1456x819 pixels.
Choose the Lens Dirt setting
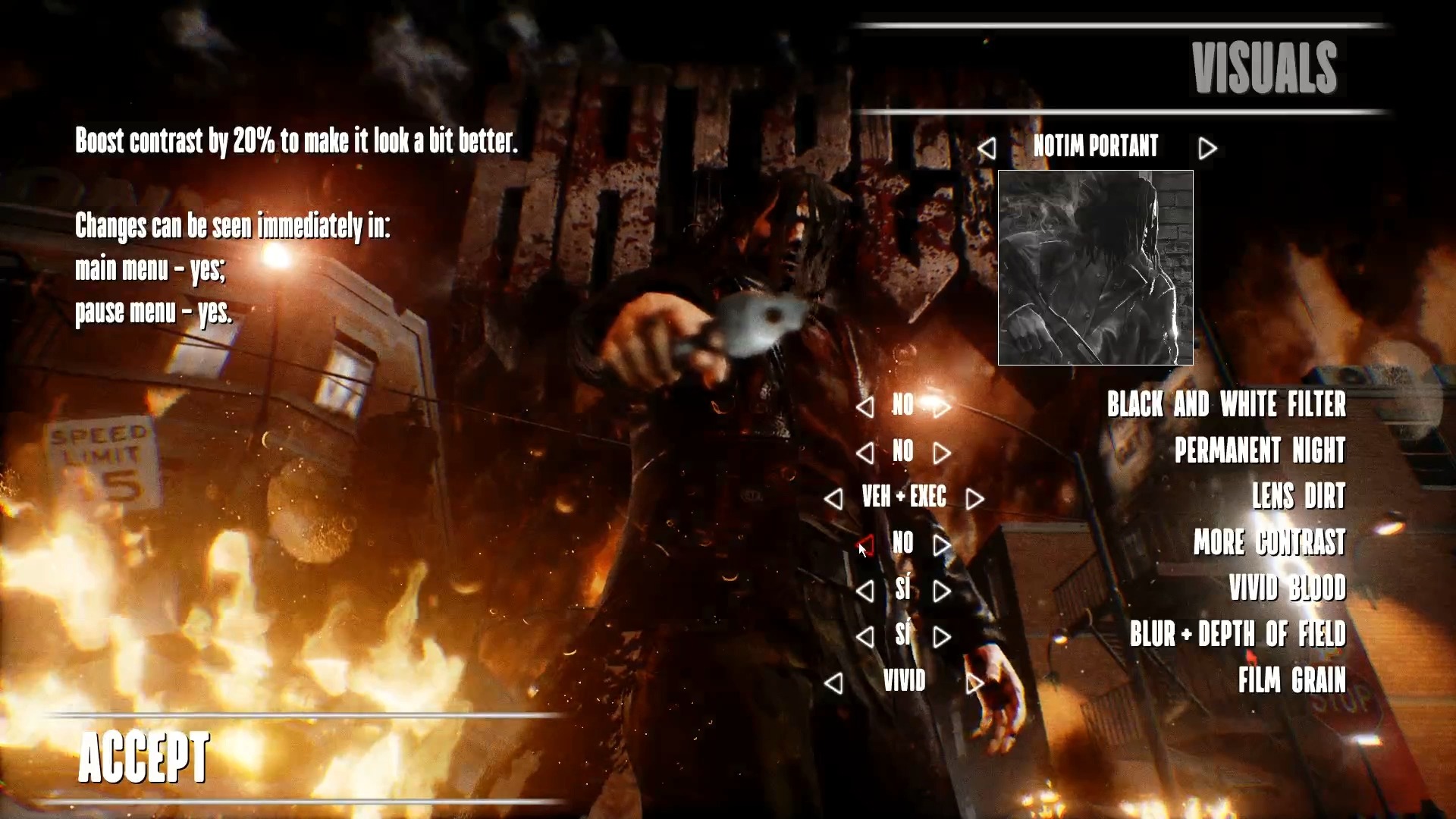point(1298,497)
